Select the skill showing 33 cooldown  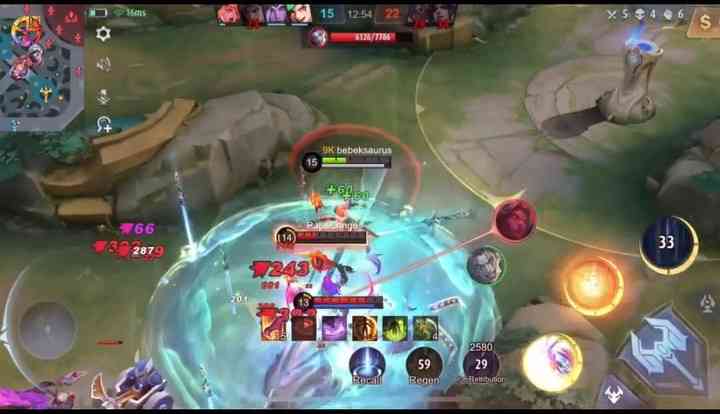667,243
